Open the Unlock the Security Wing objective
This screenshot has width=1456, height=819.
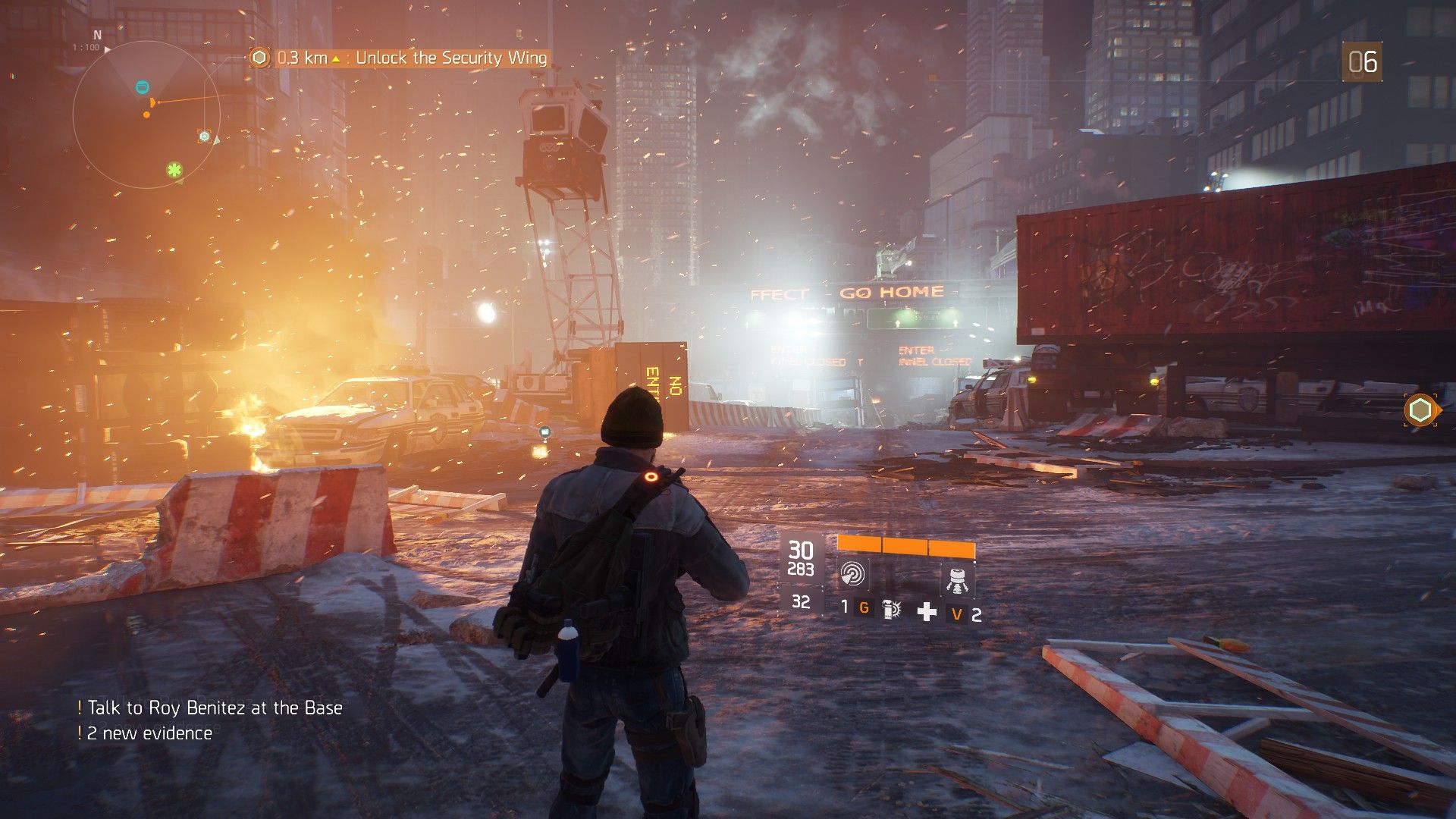point(450,58)
